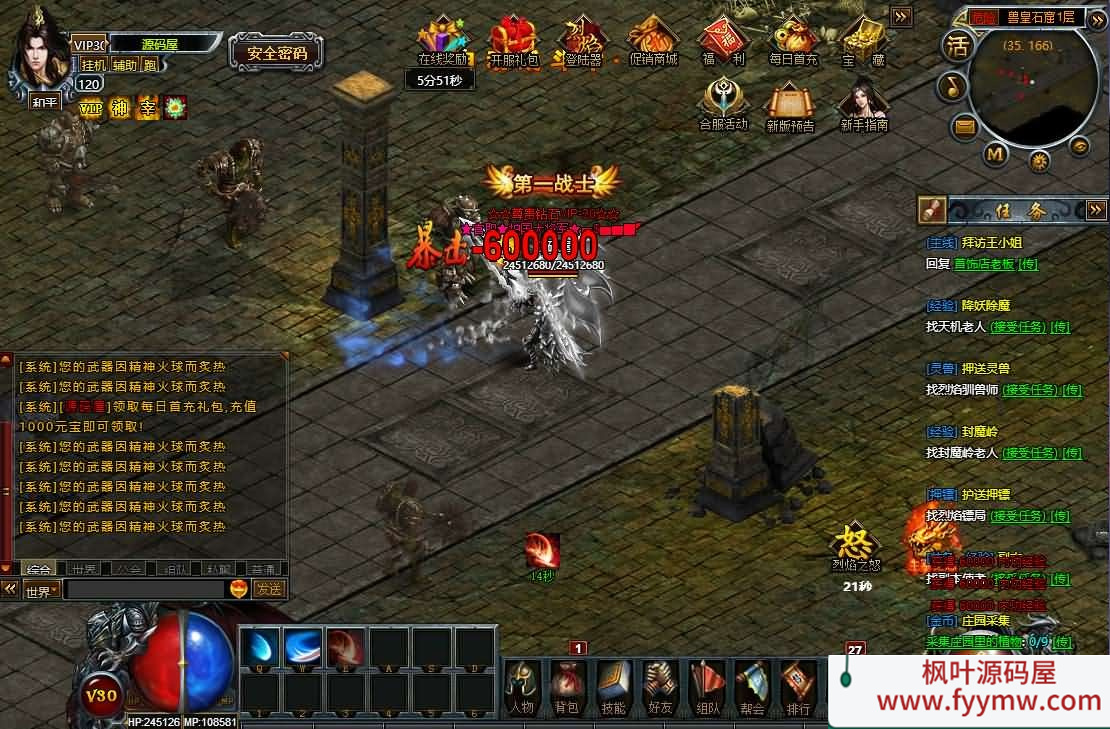1110x729 pixels.
Task: Toggle the music note button beside minimap
Action: (952, 87)
